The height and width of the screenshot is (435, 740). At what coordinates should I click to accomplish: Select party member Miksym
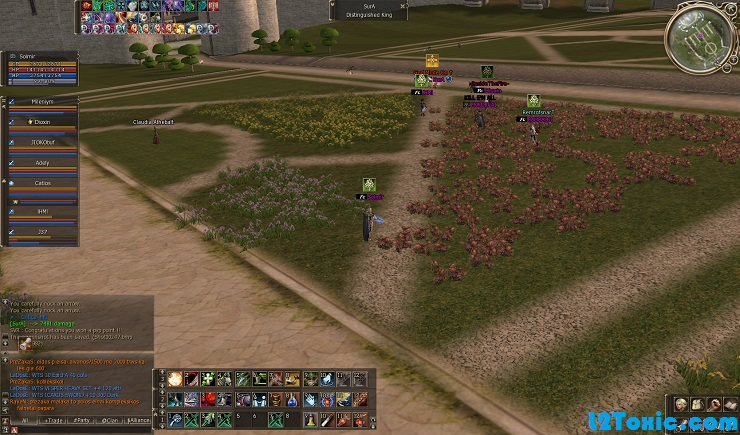point(42,101)
